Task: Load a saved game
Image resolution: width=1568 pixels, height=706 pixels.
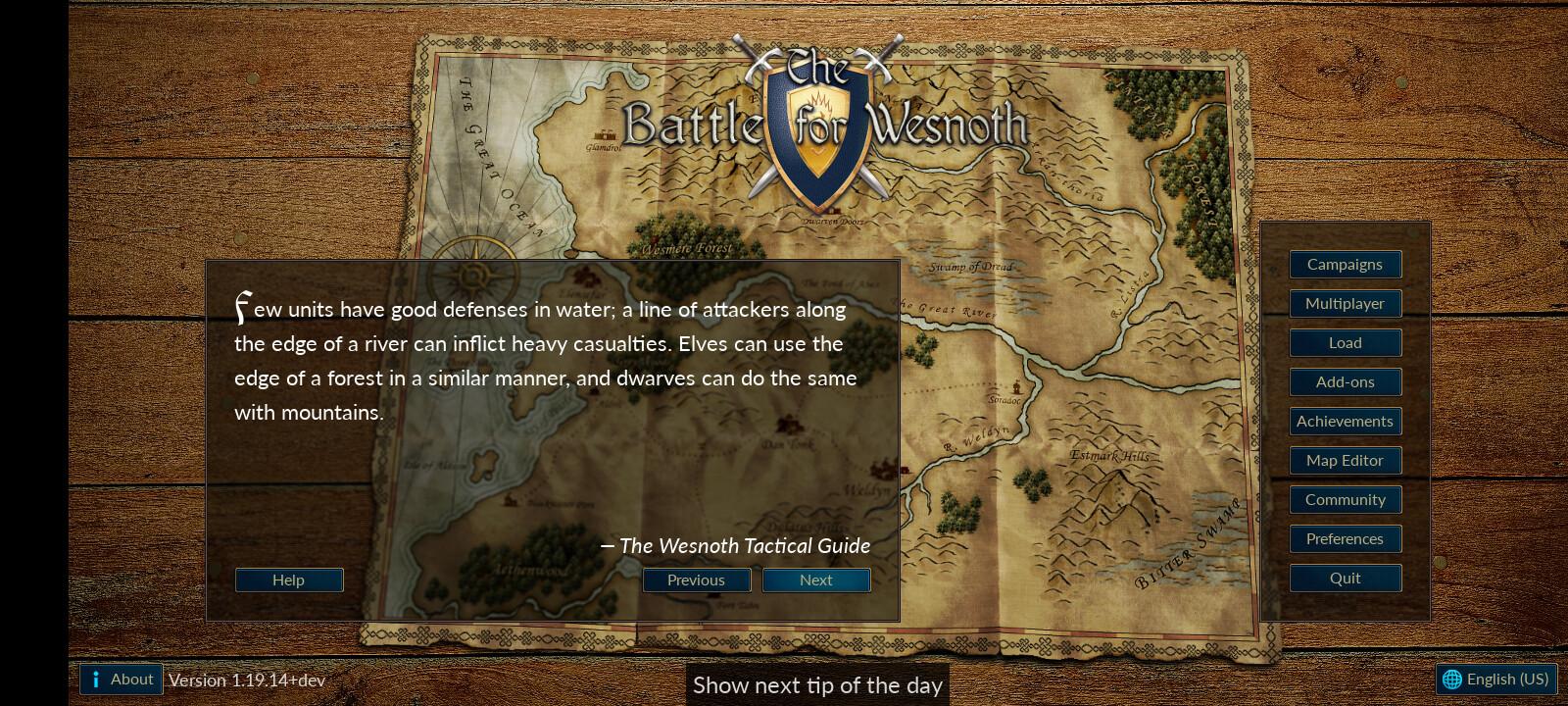Action: pyautogui.click(x=1345, y=343)
